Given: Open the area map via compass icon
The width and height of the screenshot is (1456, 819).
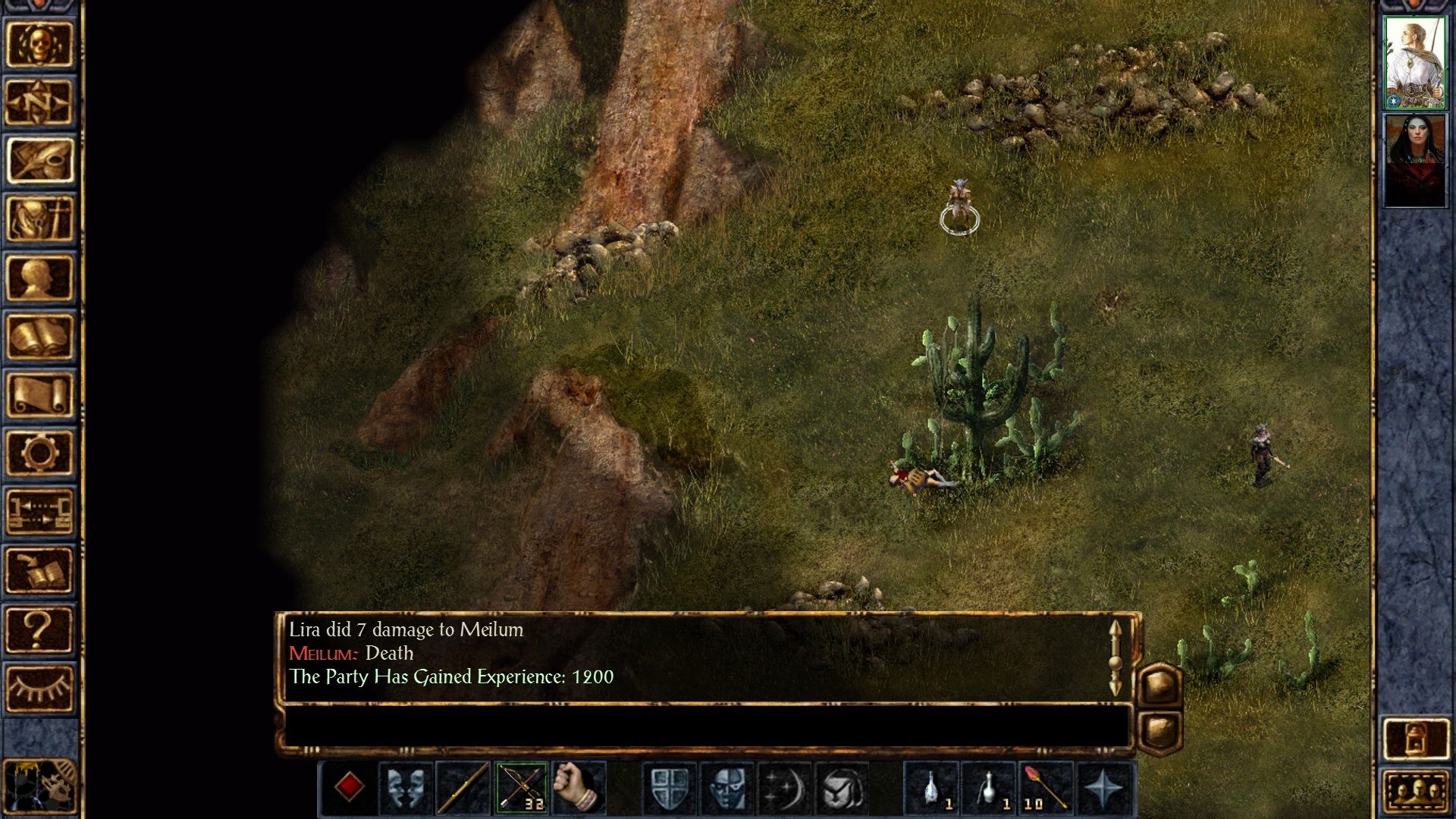Looking at the screenshot, I should [x=39, y=102].
